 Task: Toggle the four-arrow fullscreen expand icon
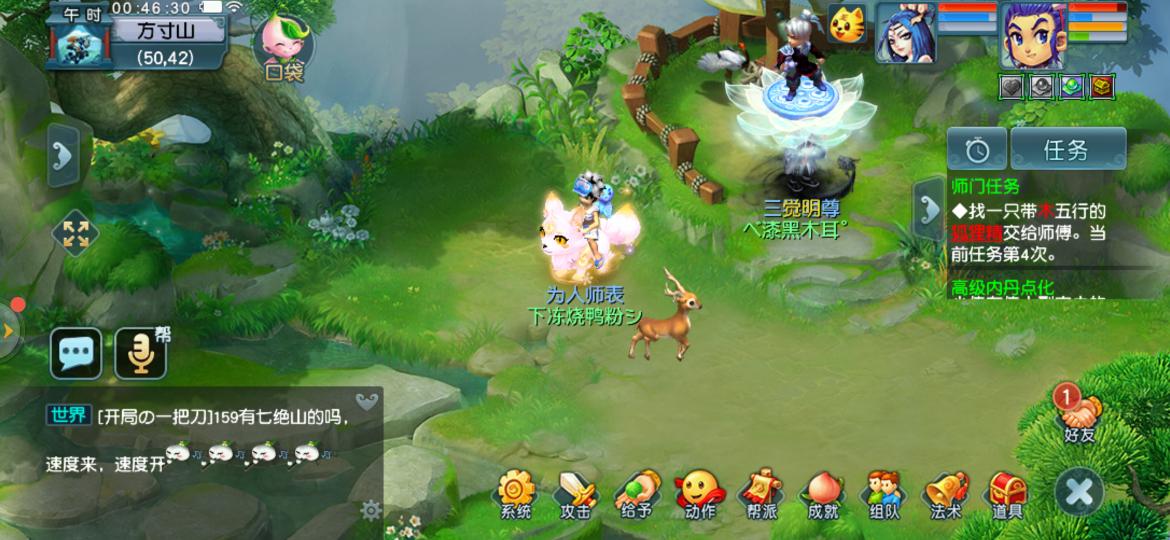click(x=76, y=234)
